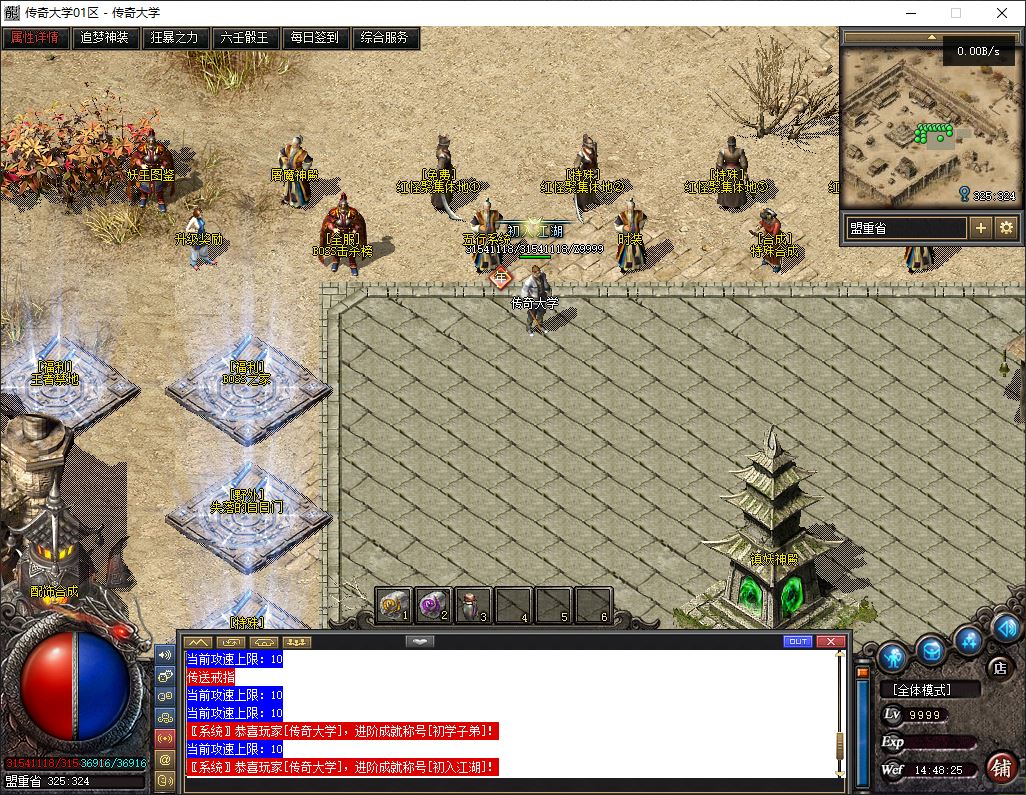Screen dimensions: 1026x795
Task: Open the minimap gear settings
Action: (1006, 228)
